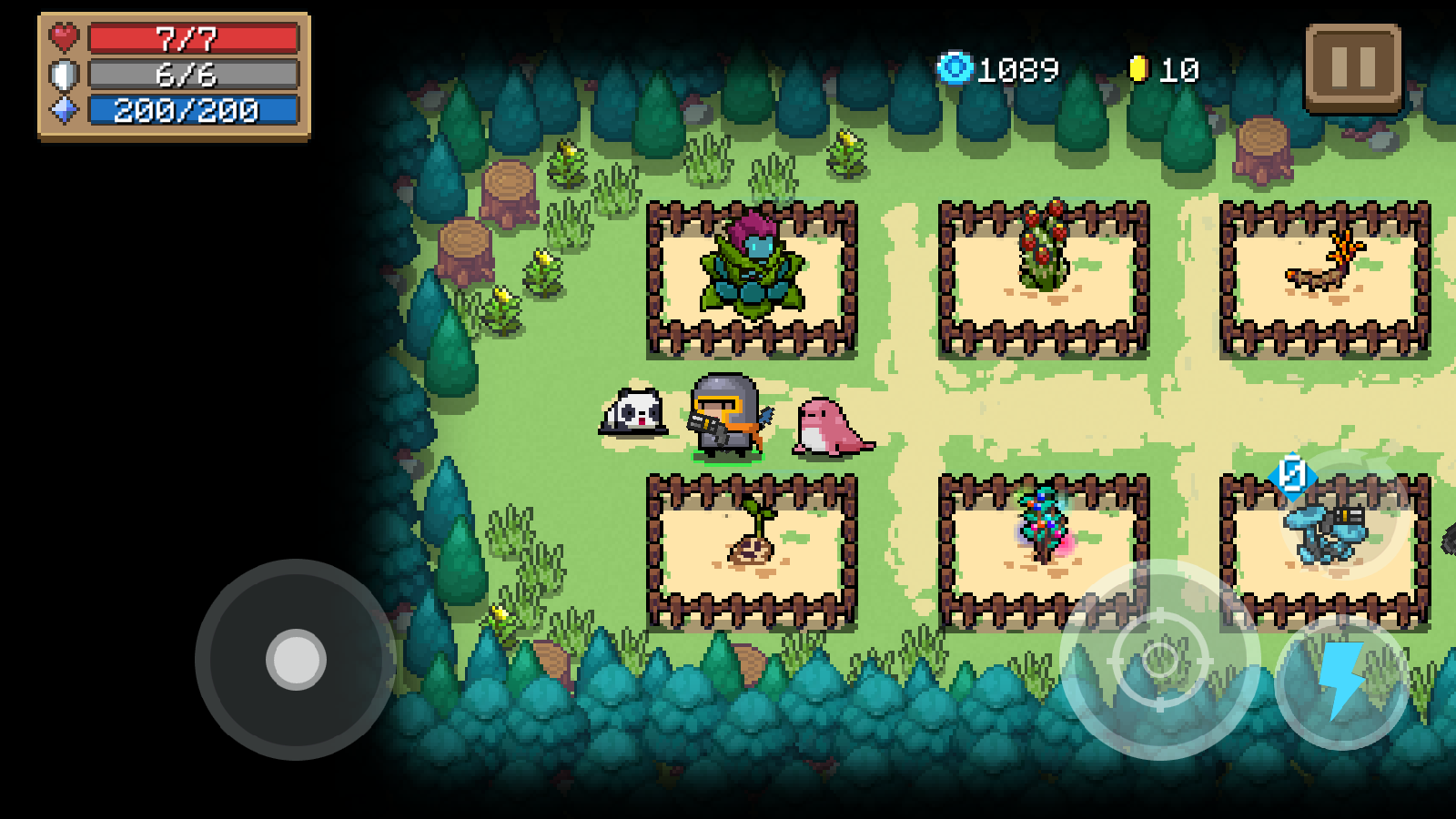The image size is (1456, 819).
Task: Tap the crosshair attack button
Action: coord(1159,659)
